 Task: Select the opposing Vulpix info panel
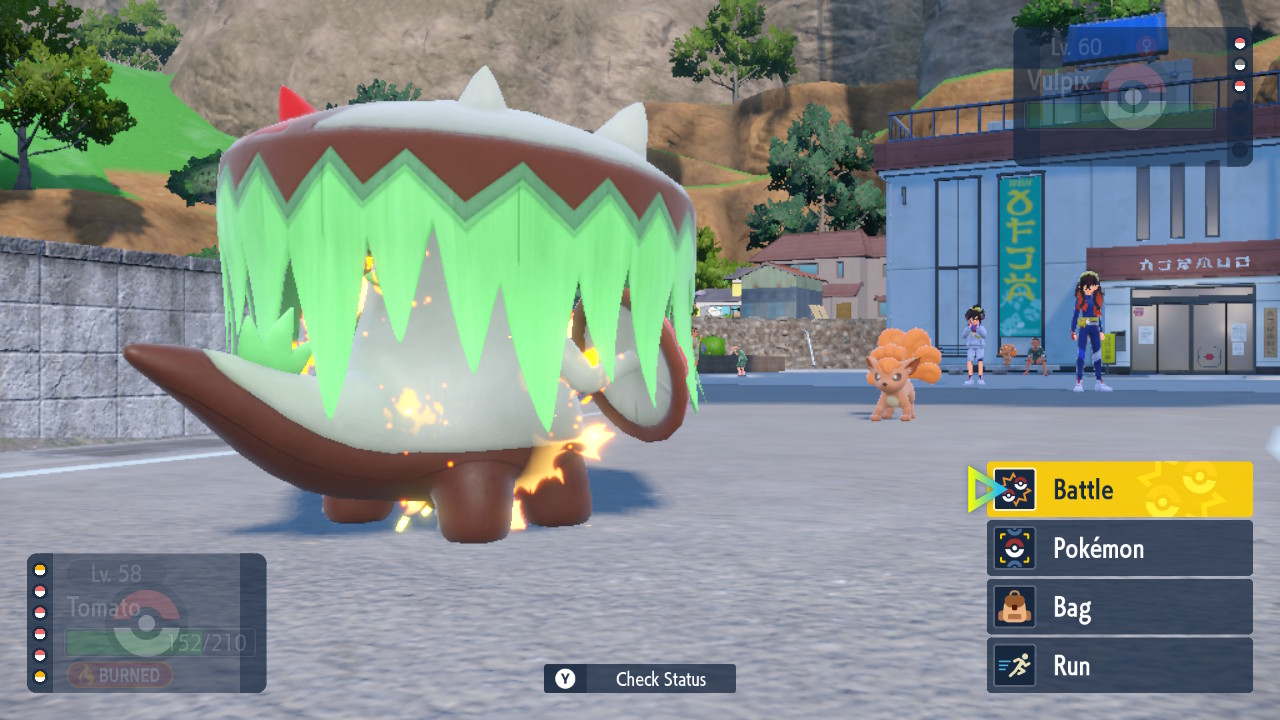pyautogui.click(x=1132, y=96)
